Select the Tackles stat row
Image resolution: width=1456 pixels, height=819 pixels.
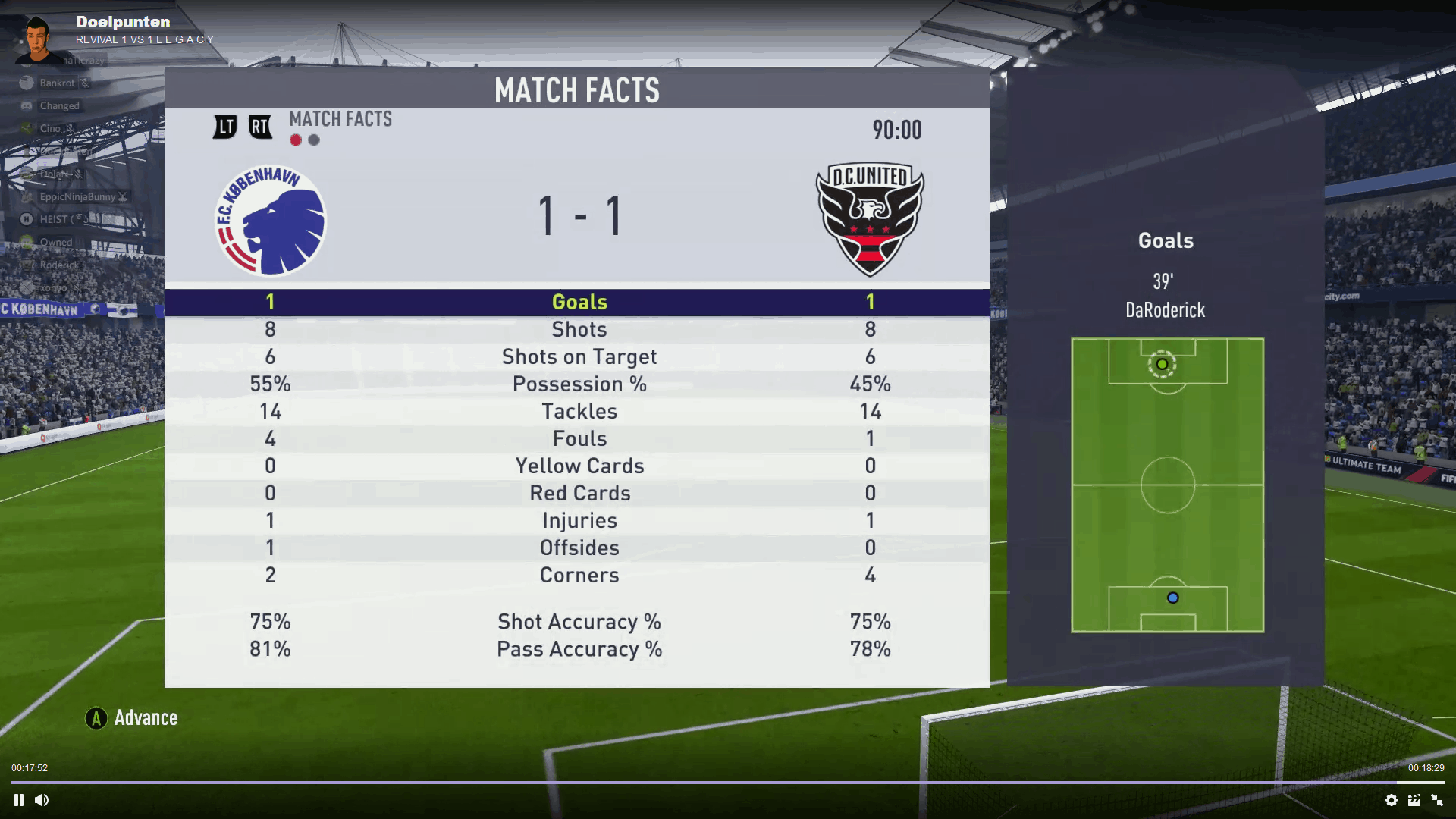578,411
